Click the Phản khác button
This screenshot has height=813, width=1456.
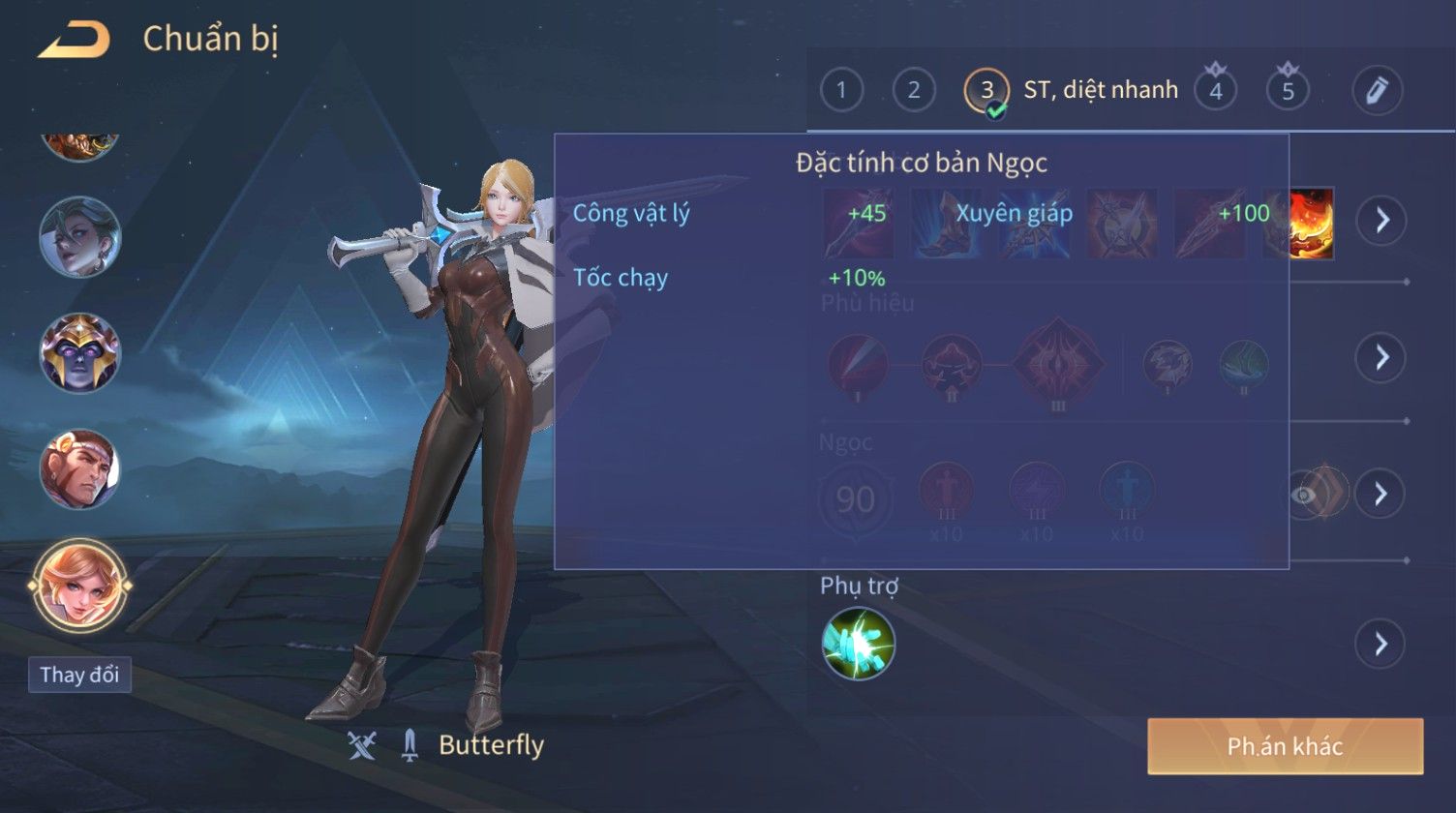(x=1285, y=746)
